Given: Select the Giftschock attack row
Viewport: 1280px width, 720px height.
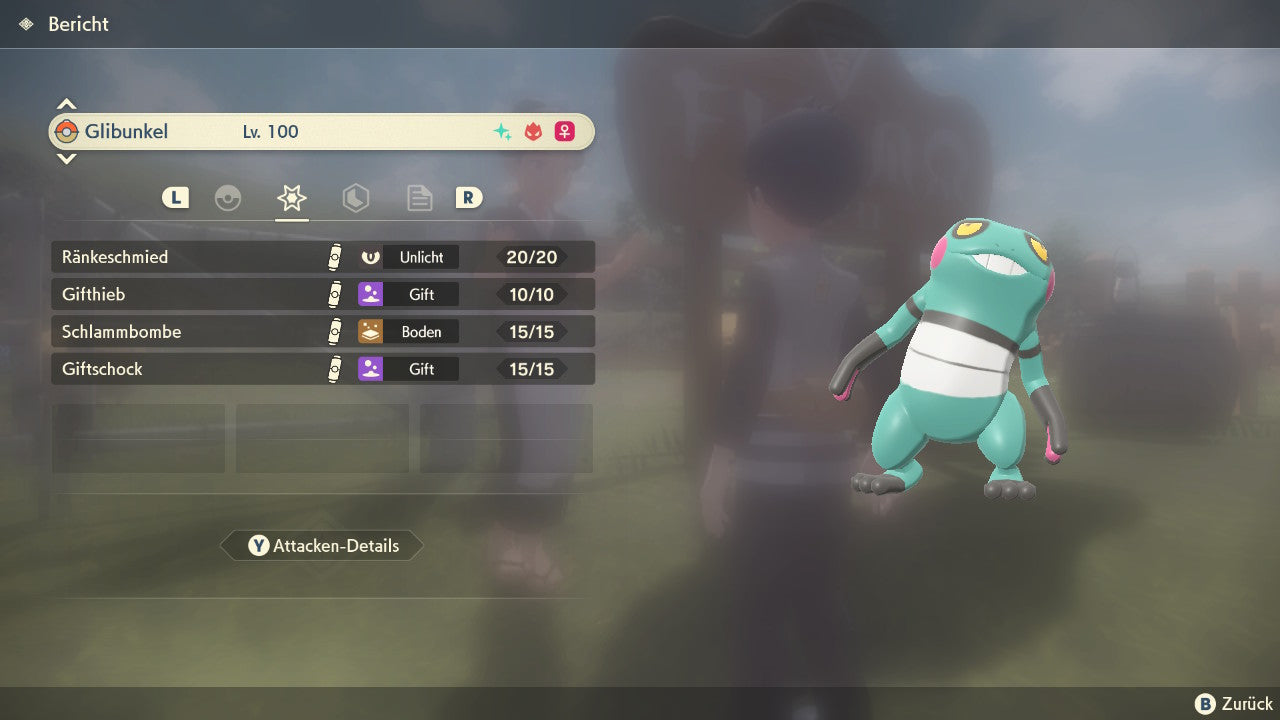Looking at the screenshot, I should coord(322,369).
